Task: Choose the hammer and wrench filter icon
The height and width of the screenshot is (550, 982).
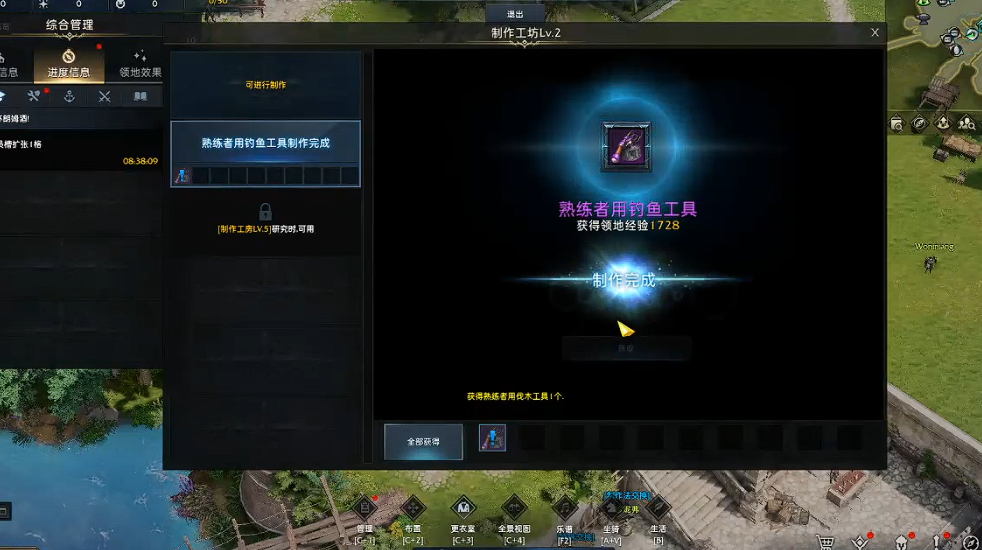Action: pos(34,97)
